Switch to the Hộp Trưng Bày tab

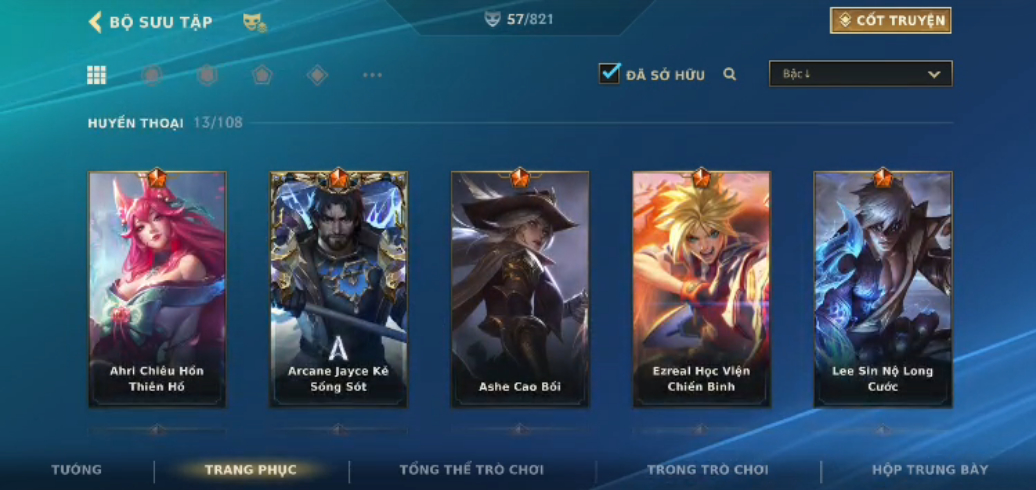[929, 470]
